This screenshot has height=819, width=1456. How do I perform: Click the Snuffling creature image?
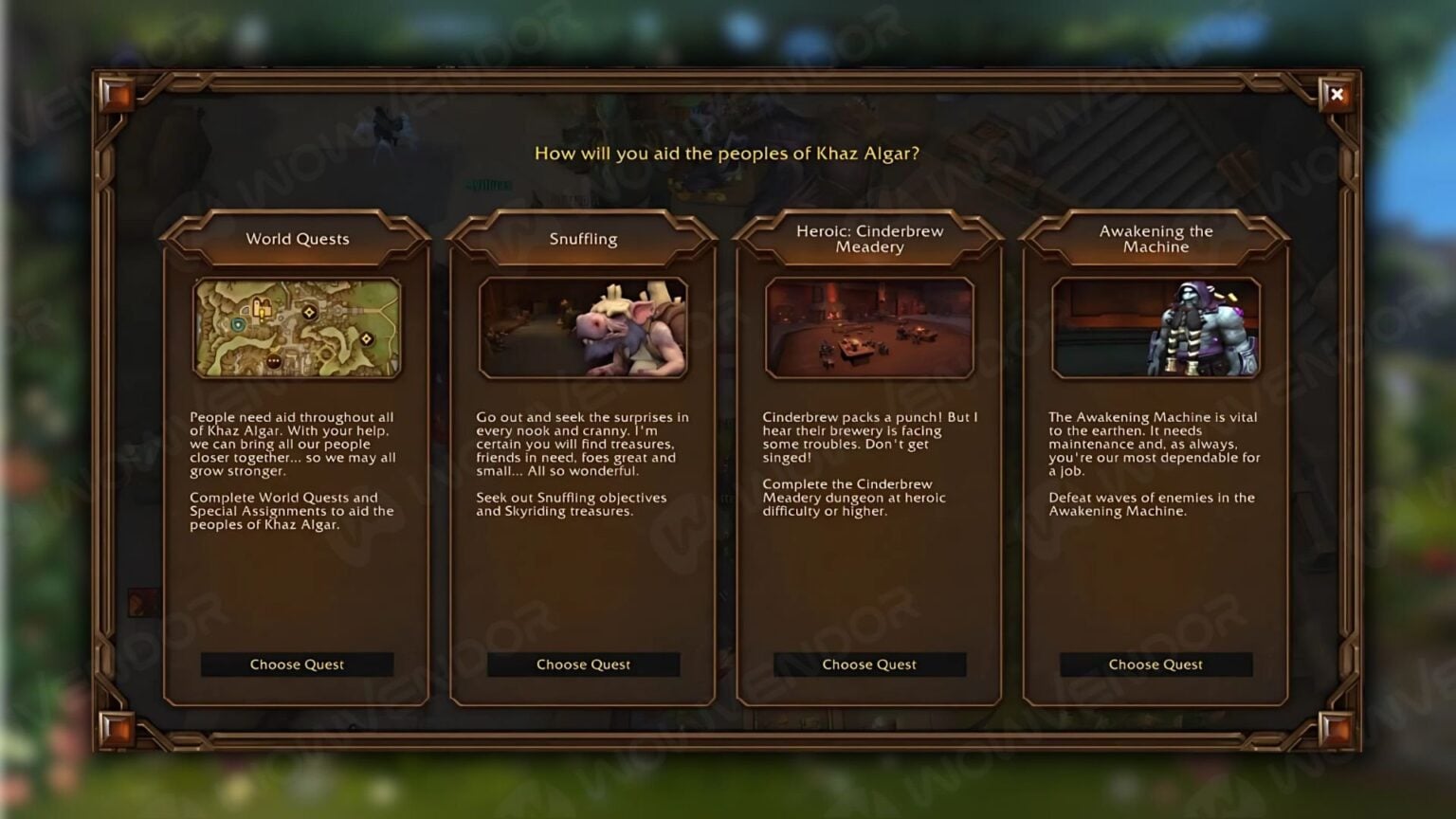tap(584, 327)
